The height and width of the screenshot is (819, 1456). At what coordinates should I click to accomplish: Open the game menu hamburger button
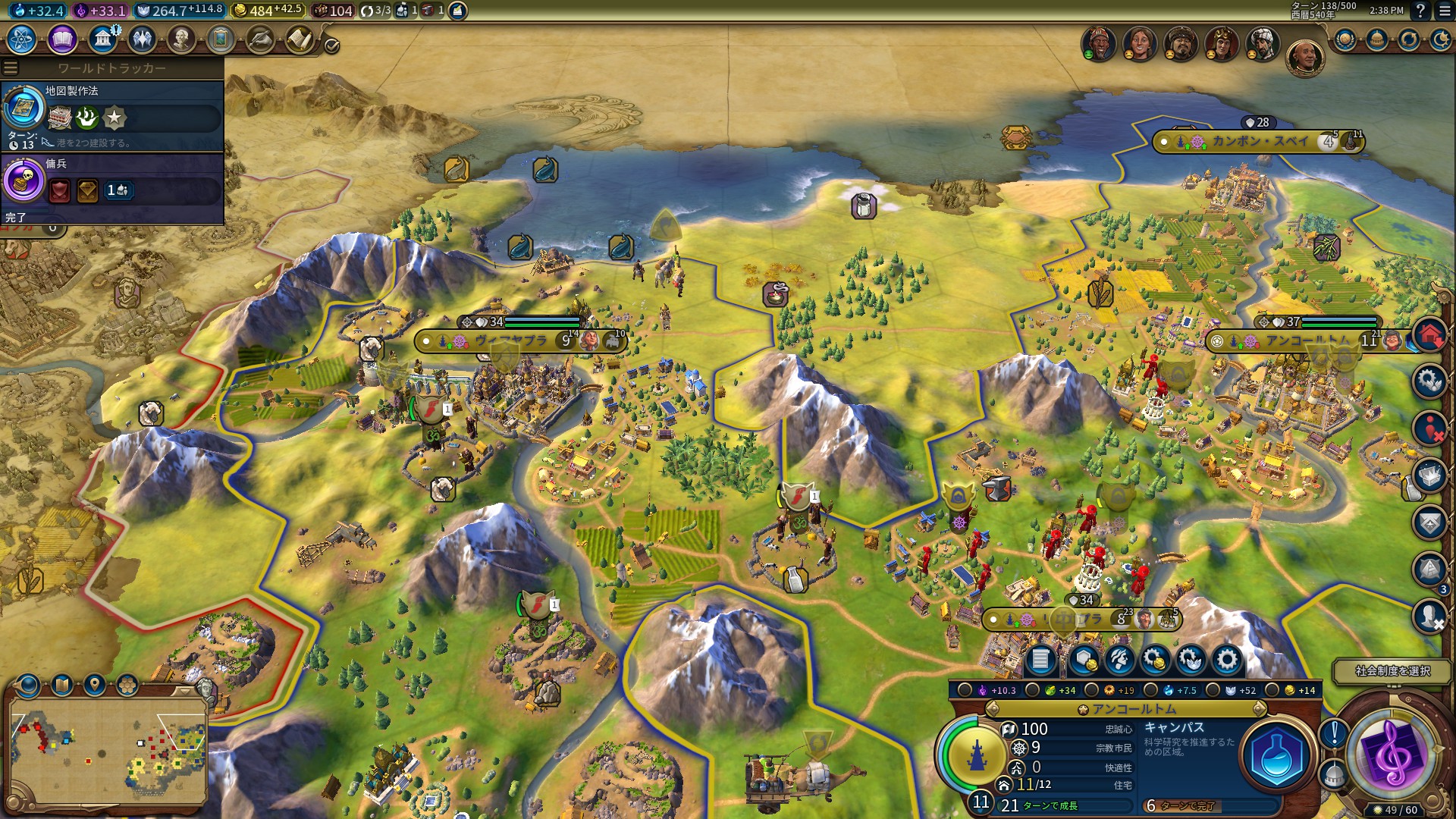point(1441,11)
